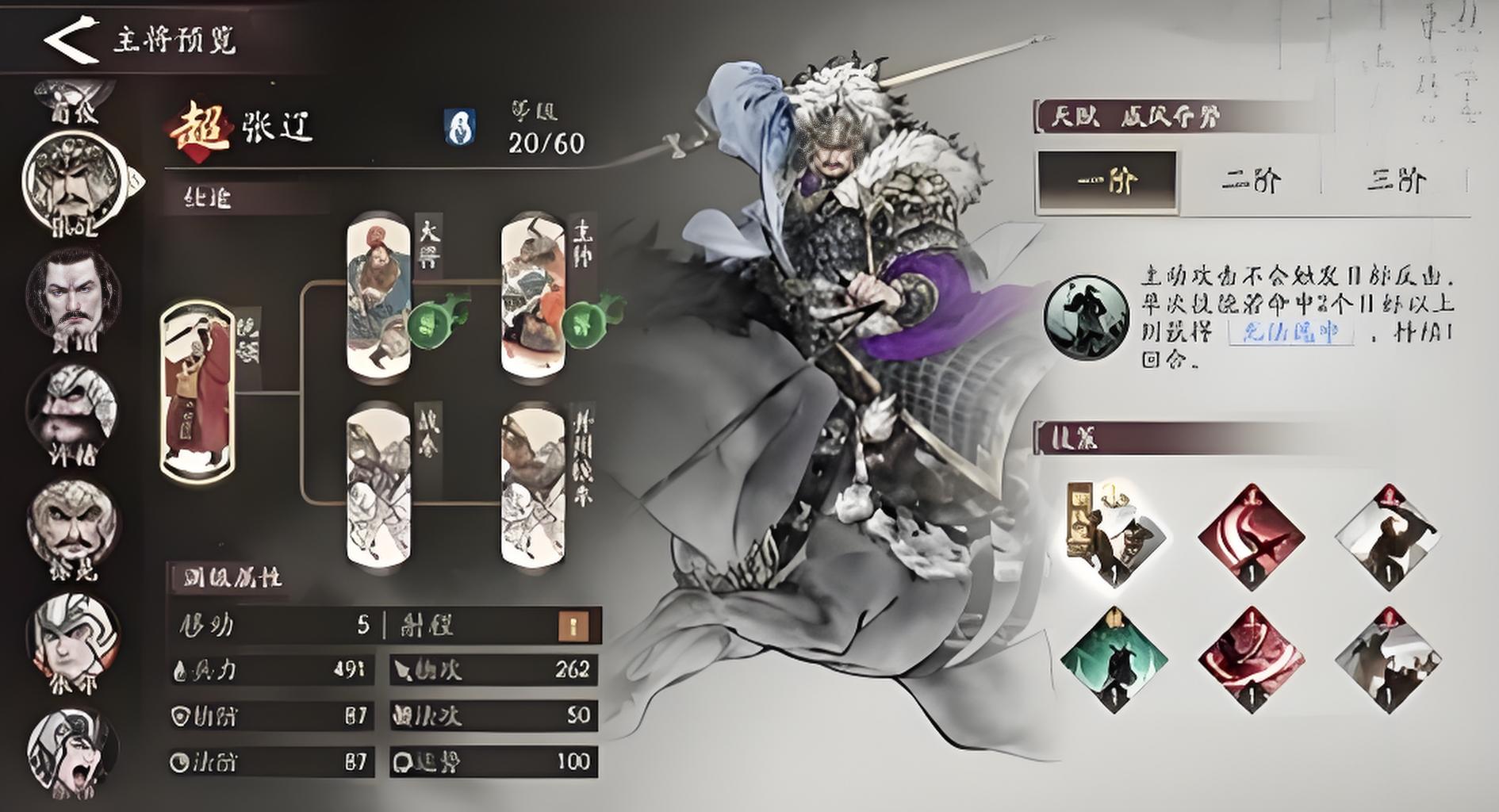1499x812 pixels.
Task: Select the 大将 promotion card
Action: point(379,297)
